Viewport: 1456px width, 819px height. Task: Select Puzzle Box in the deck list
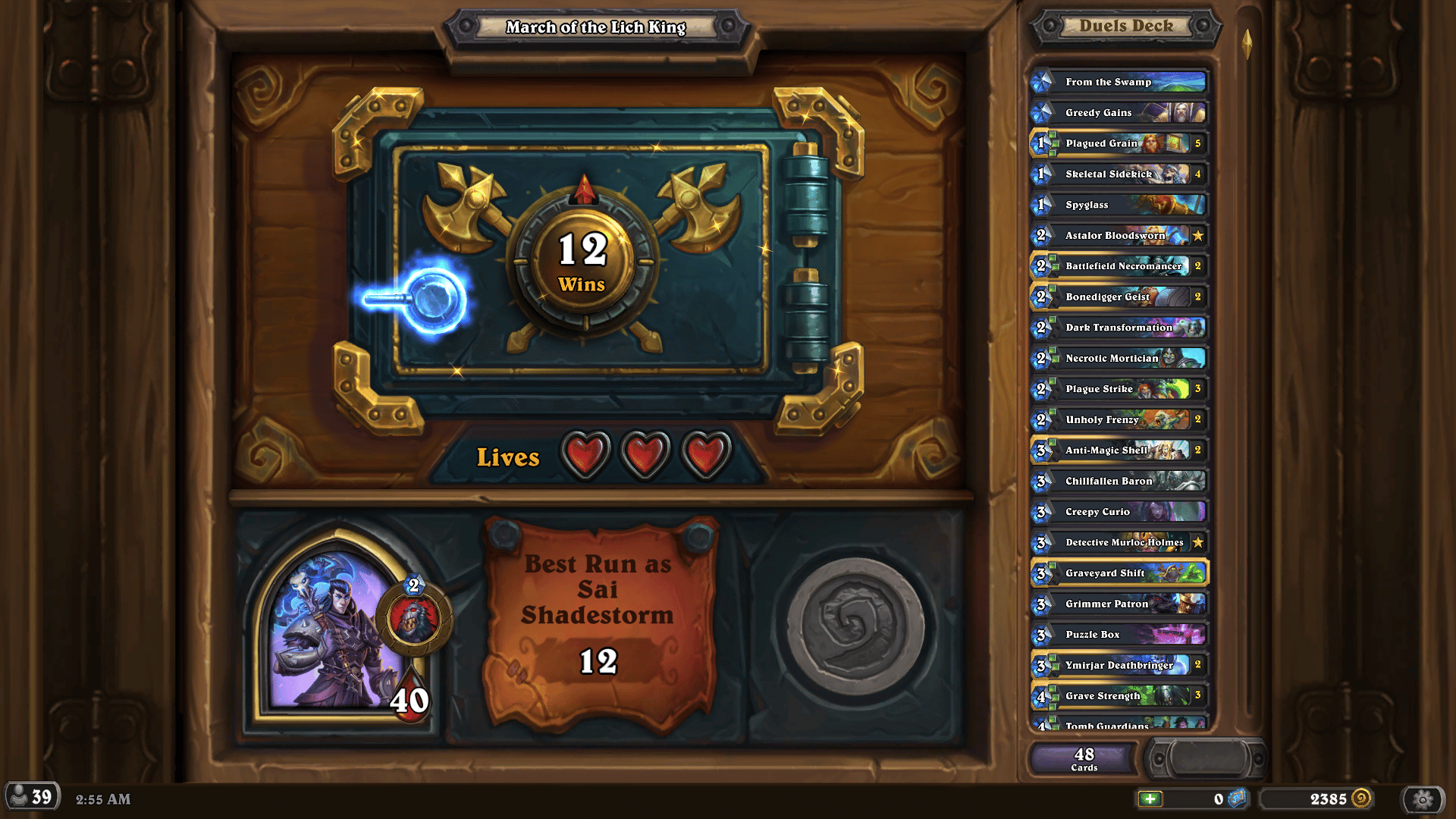pyautogui.click(x=1115, y=634)
